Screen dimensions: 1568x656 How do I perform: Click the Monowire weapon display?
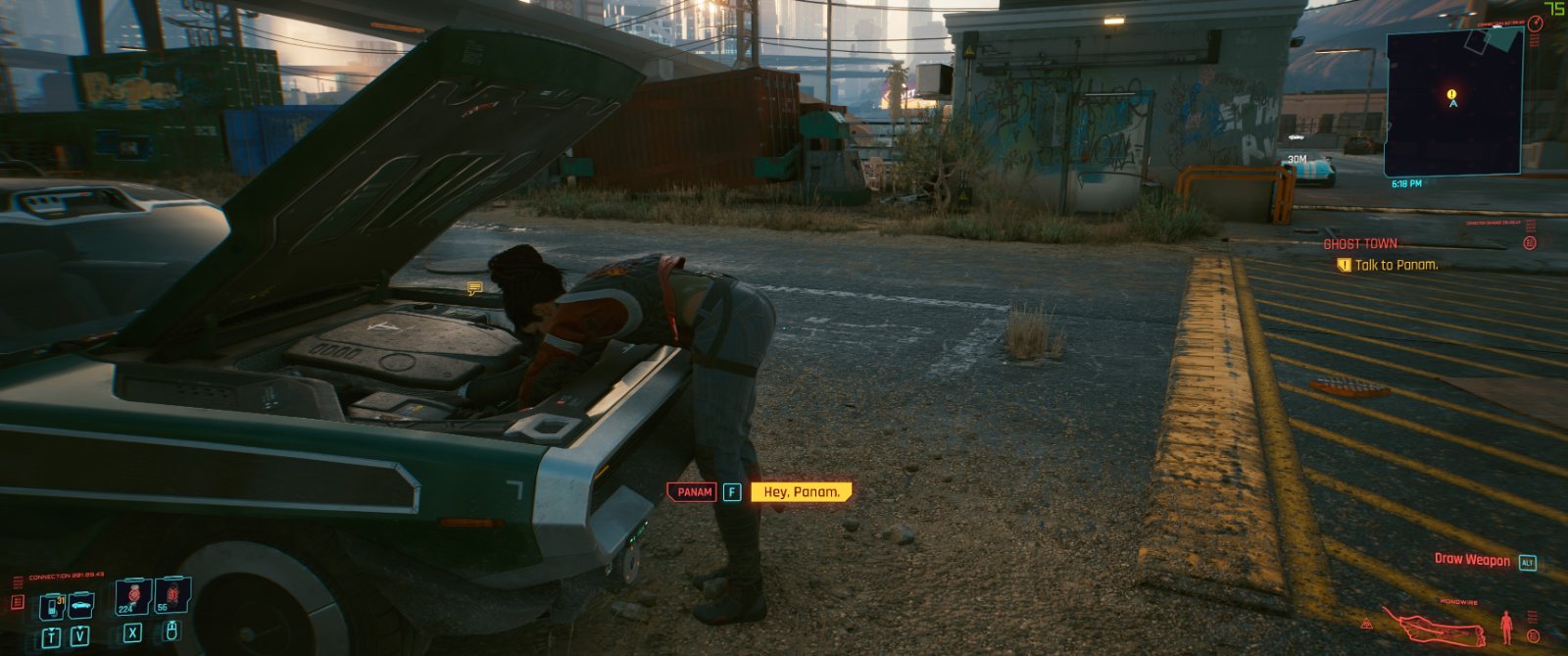(x=1435, y=628)
